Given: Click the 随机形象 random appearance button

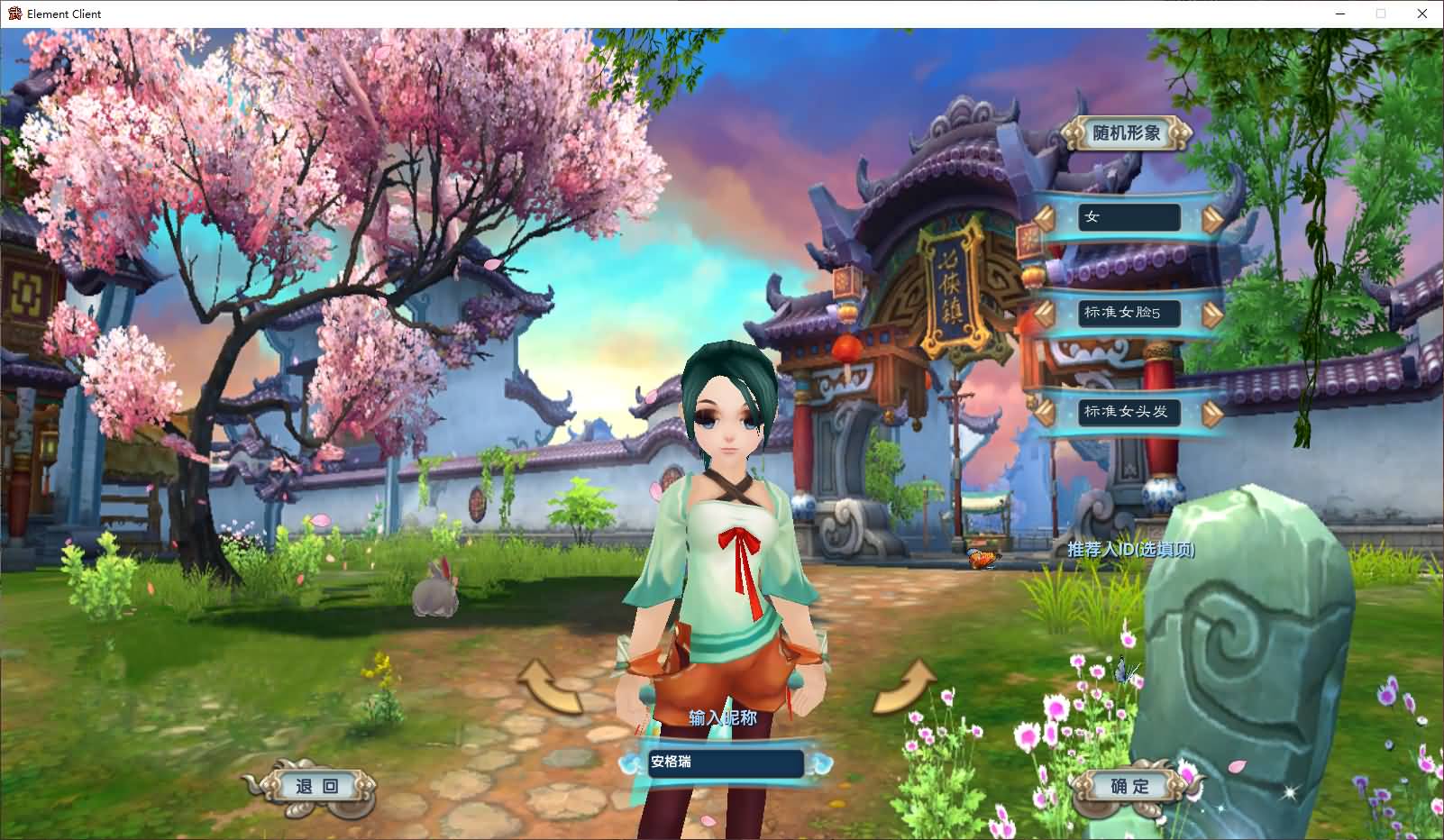Looking at the screenshot, I should pos(1127,133).
